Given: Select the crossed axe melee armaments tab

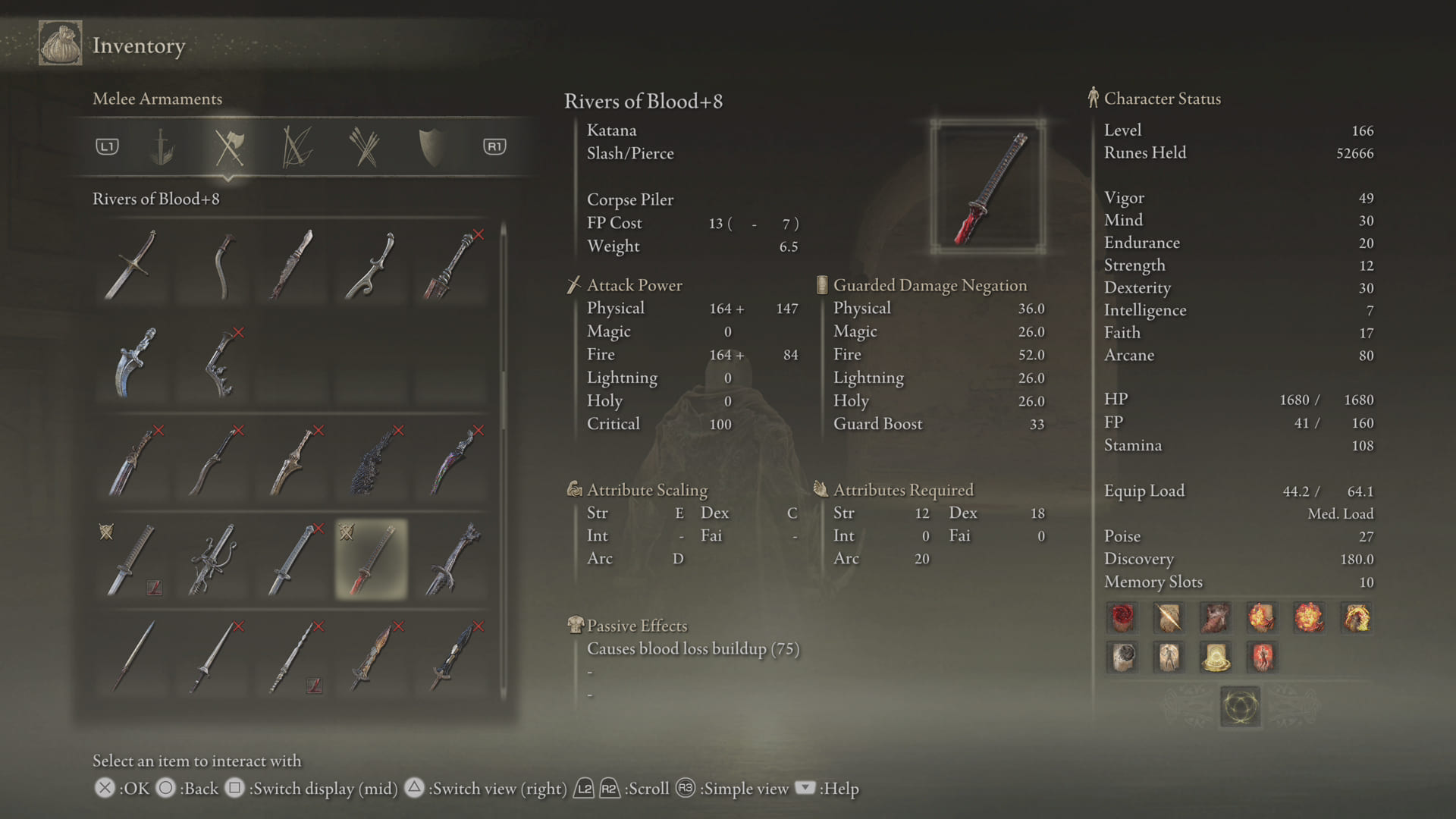Looking at the screenshot, I should [x=228, y=146].
